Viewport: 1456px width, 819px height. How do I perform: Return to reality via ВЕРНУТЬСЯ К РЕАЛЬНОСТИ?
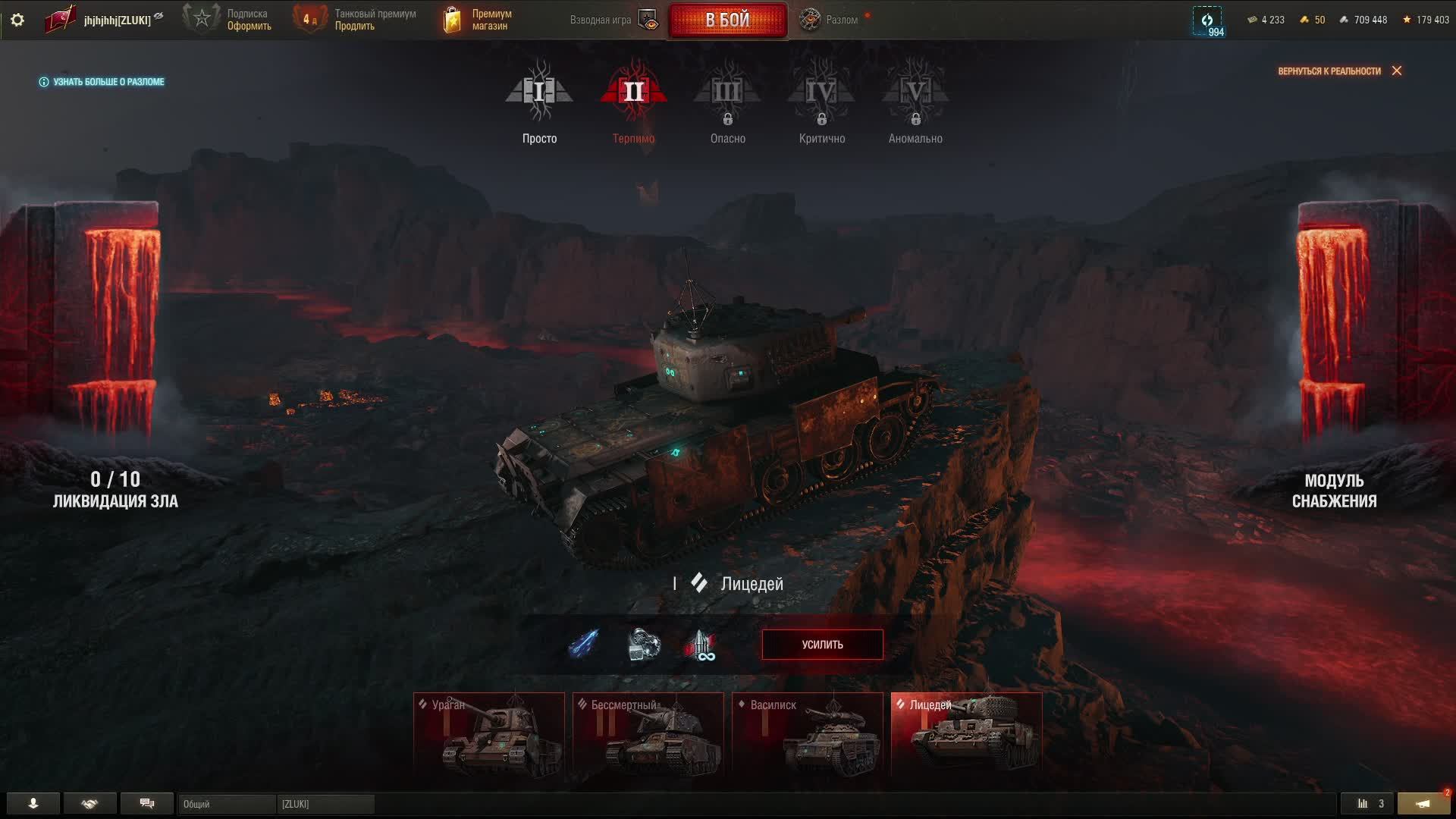tap(1338, 71)
